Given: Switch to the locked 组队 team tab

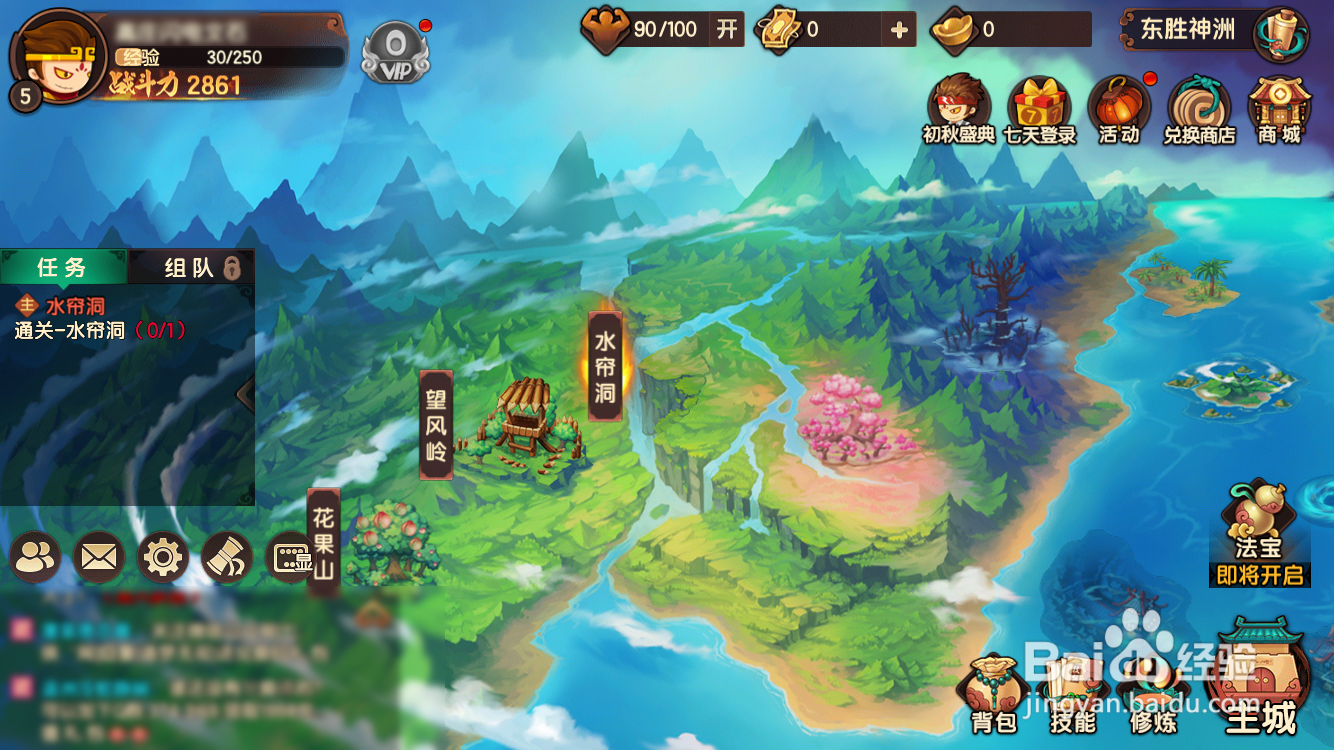Looking at the screenshot, I should [191, 267].
